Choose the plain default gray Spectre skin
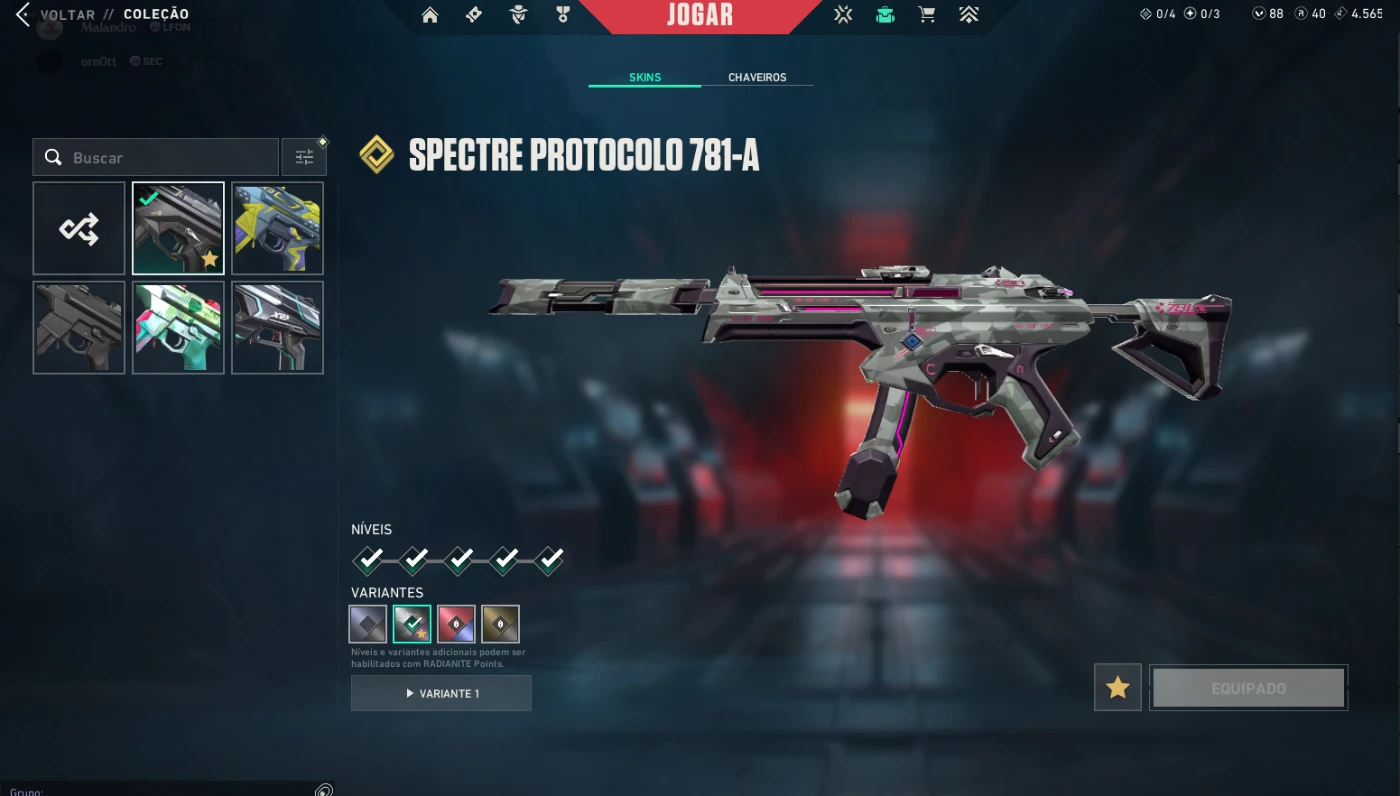The width and height of the screenshot is (1400, 796). click(x=79, y=327)
